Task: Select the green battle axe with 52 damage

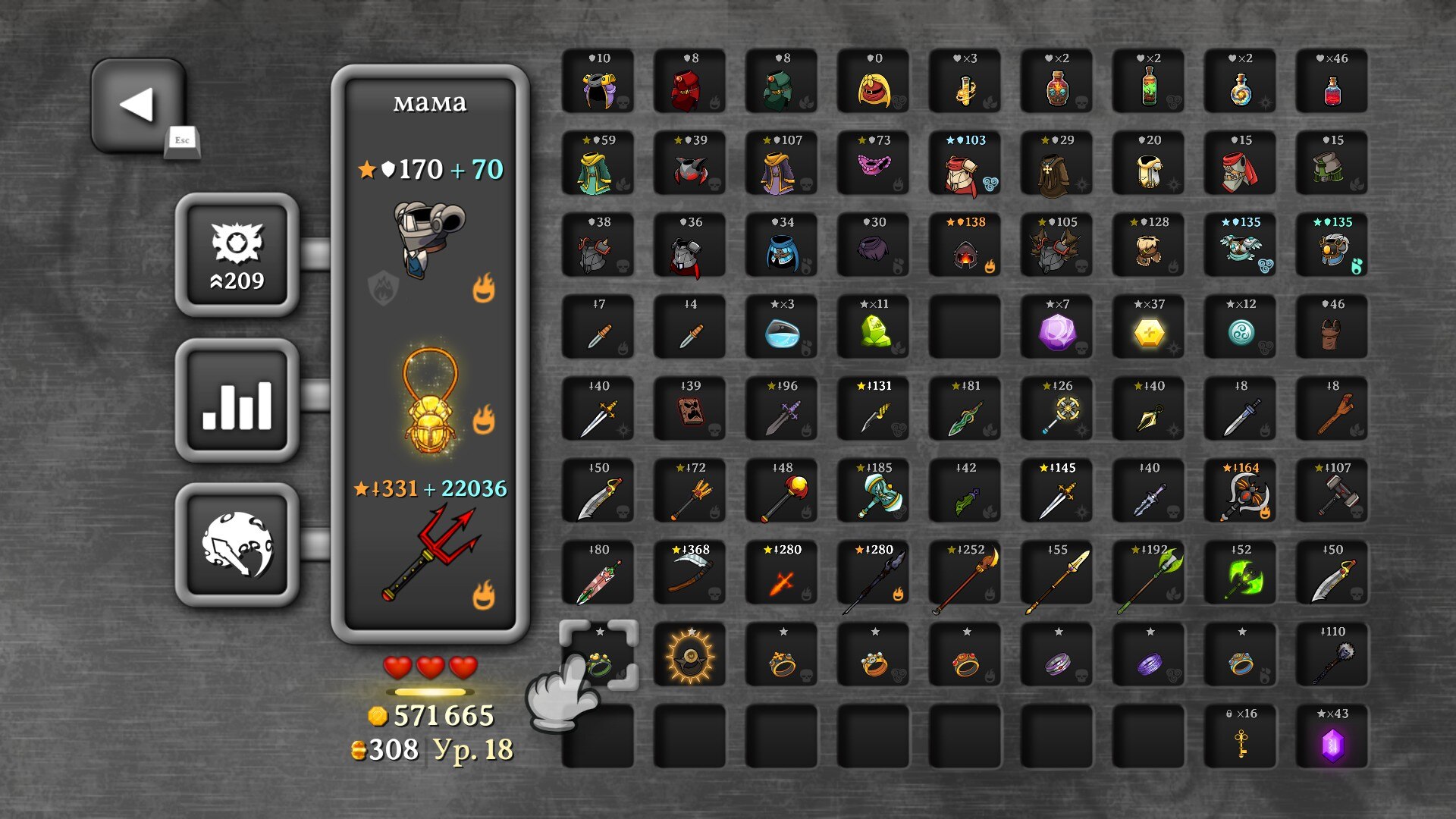Action: pyautogui.click(x=1240, y=573)
